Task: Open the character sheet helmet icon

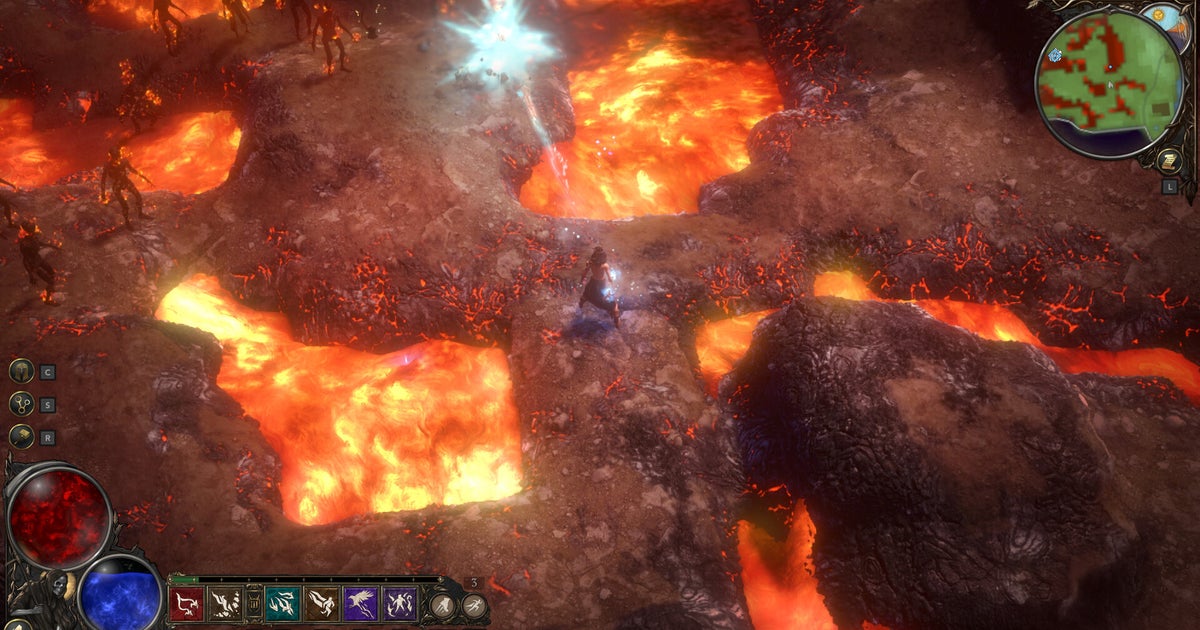Action: tap(21, 371)
